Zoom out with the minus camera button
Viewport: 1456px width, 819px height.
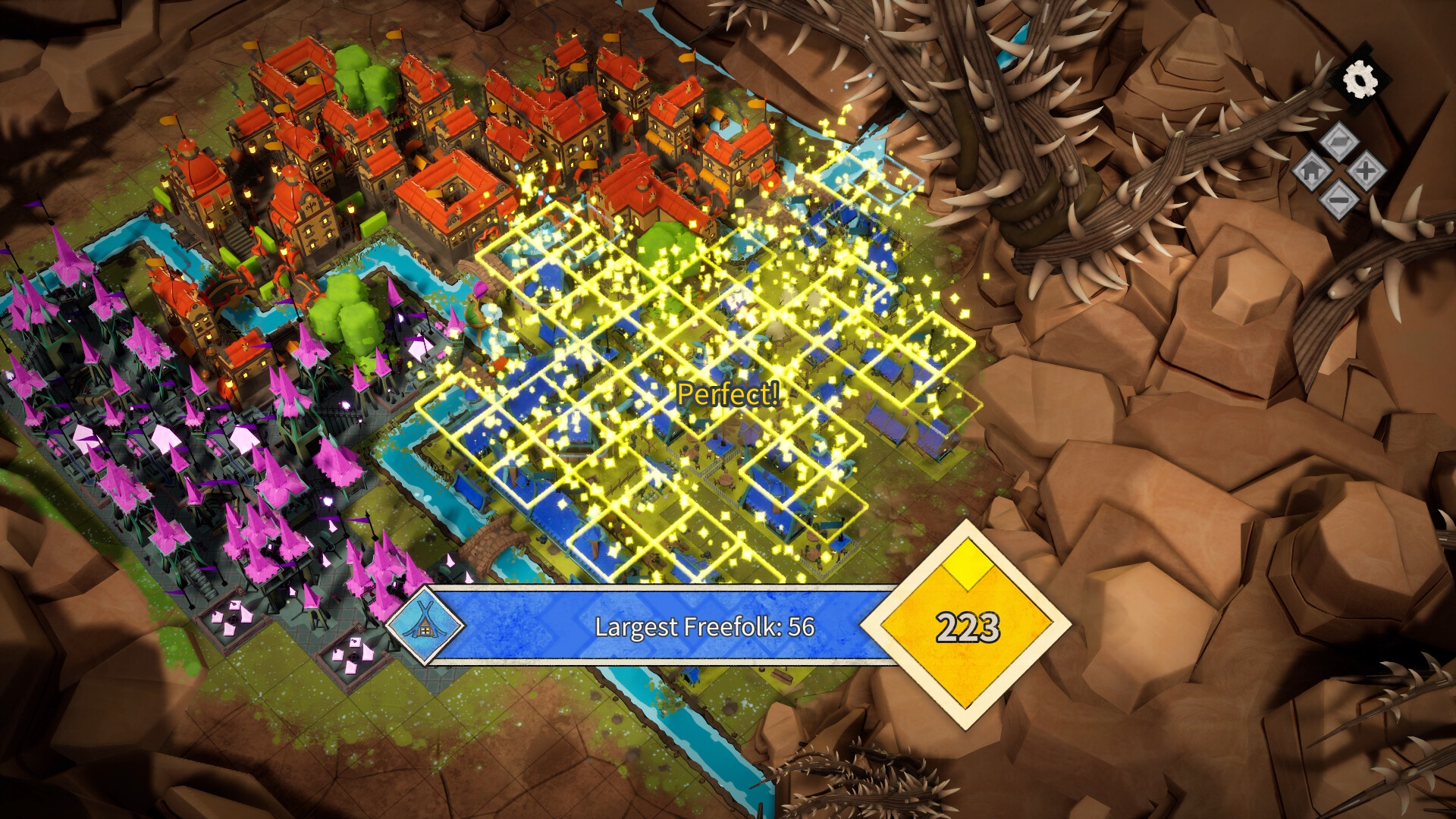pos(1339,199)
